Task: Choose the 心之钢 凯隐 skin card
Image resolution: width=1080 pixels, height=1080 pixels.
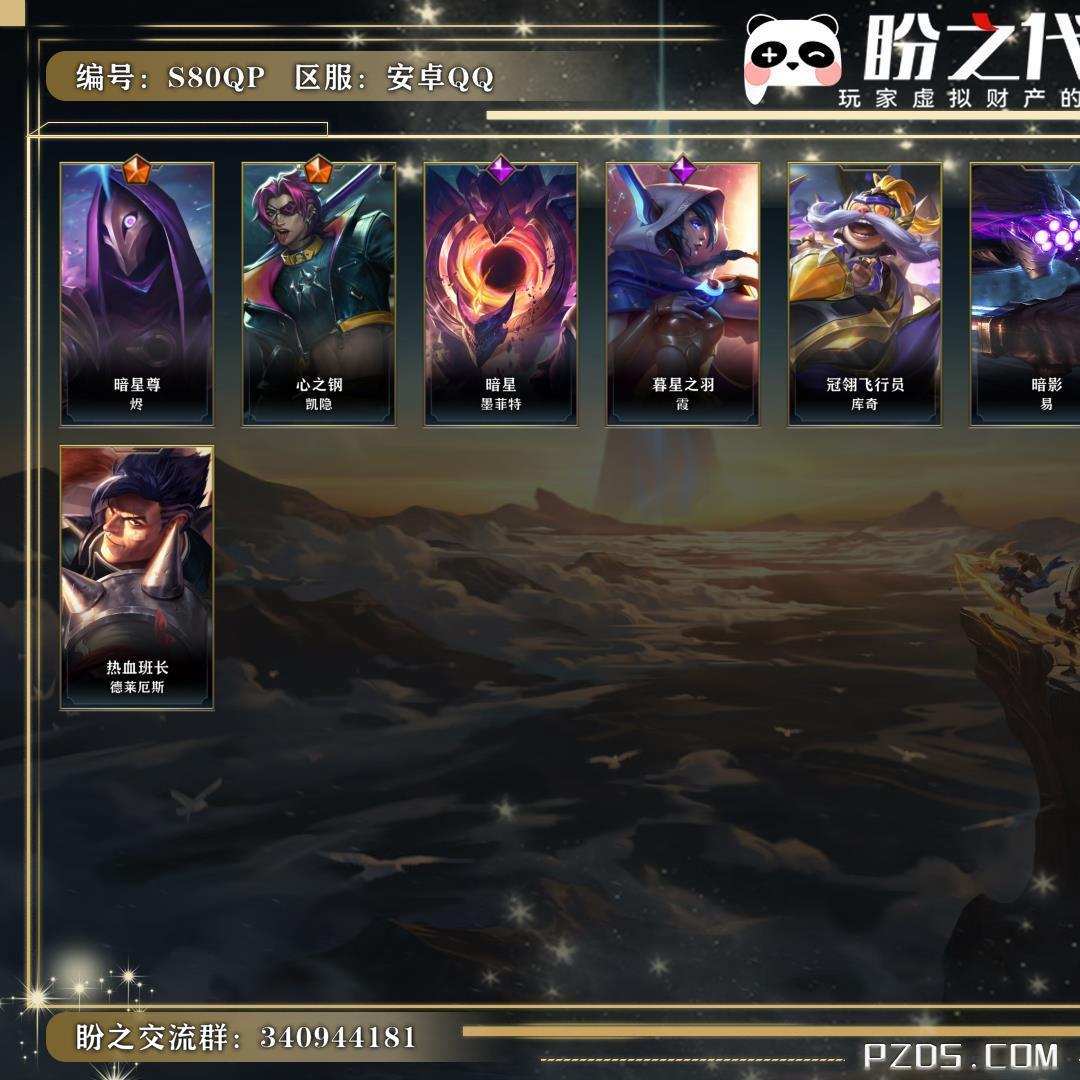Action: [319, 294]
